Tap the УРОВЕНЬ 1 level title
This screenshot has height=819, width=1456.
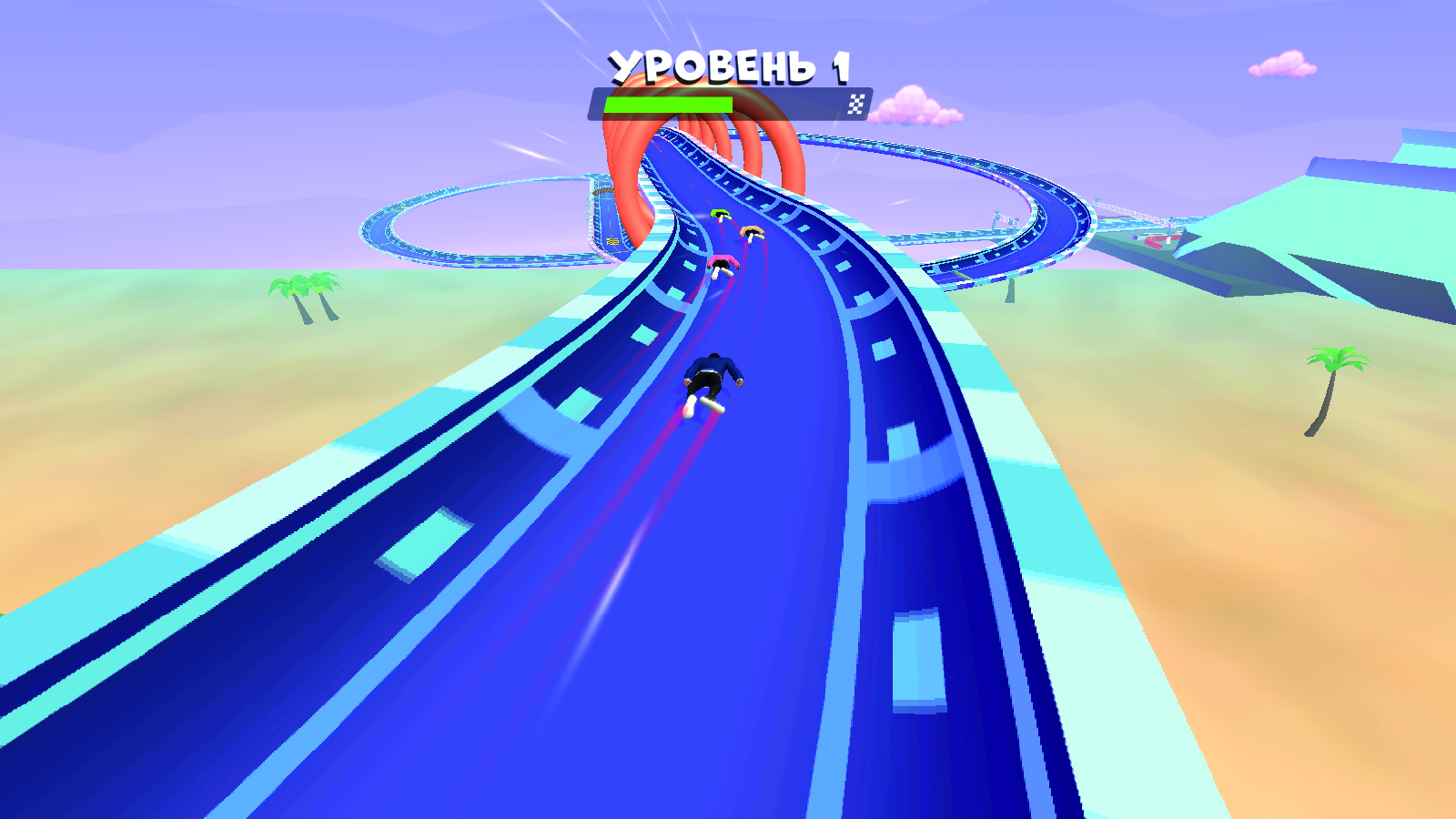pos(731,62)
